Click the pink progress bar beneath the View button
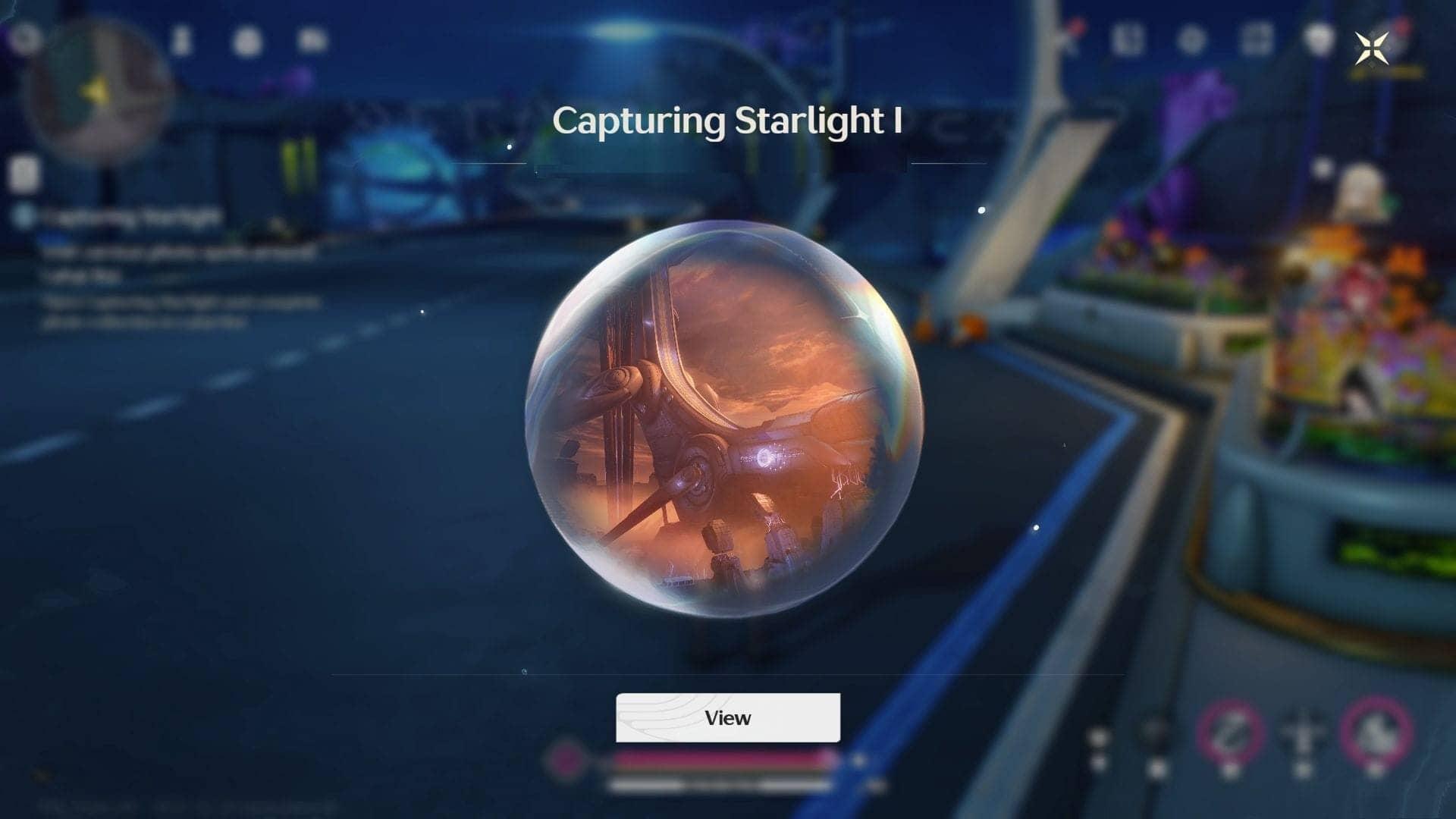Viewport: 1456px width, 819px height. [724, 758]
